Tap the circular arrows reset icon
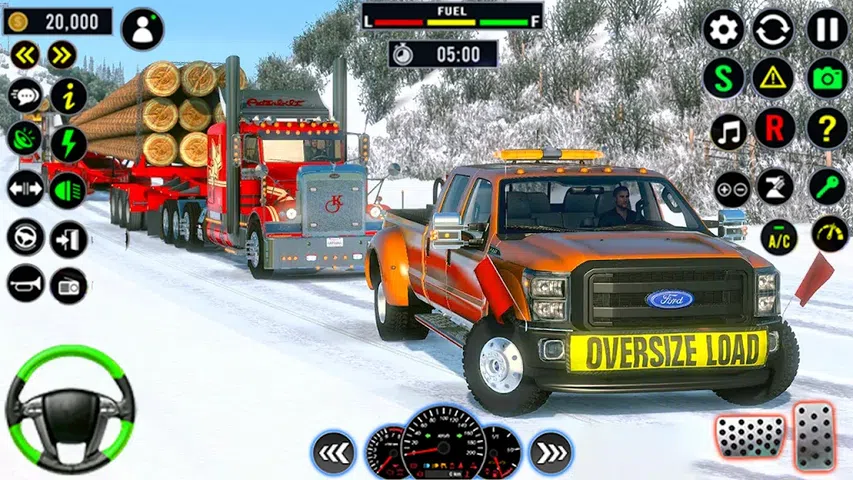The height and width of the screenshot is (480, 853). 773,29
